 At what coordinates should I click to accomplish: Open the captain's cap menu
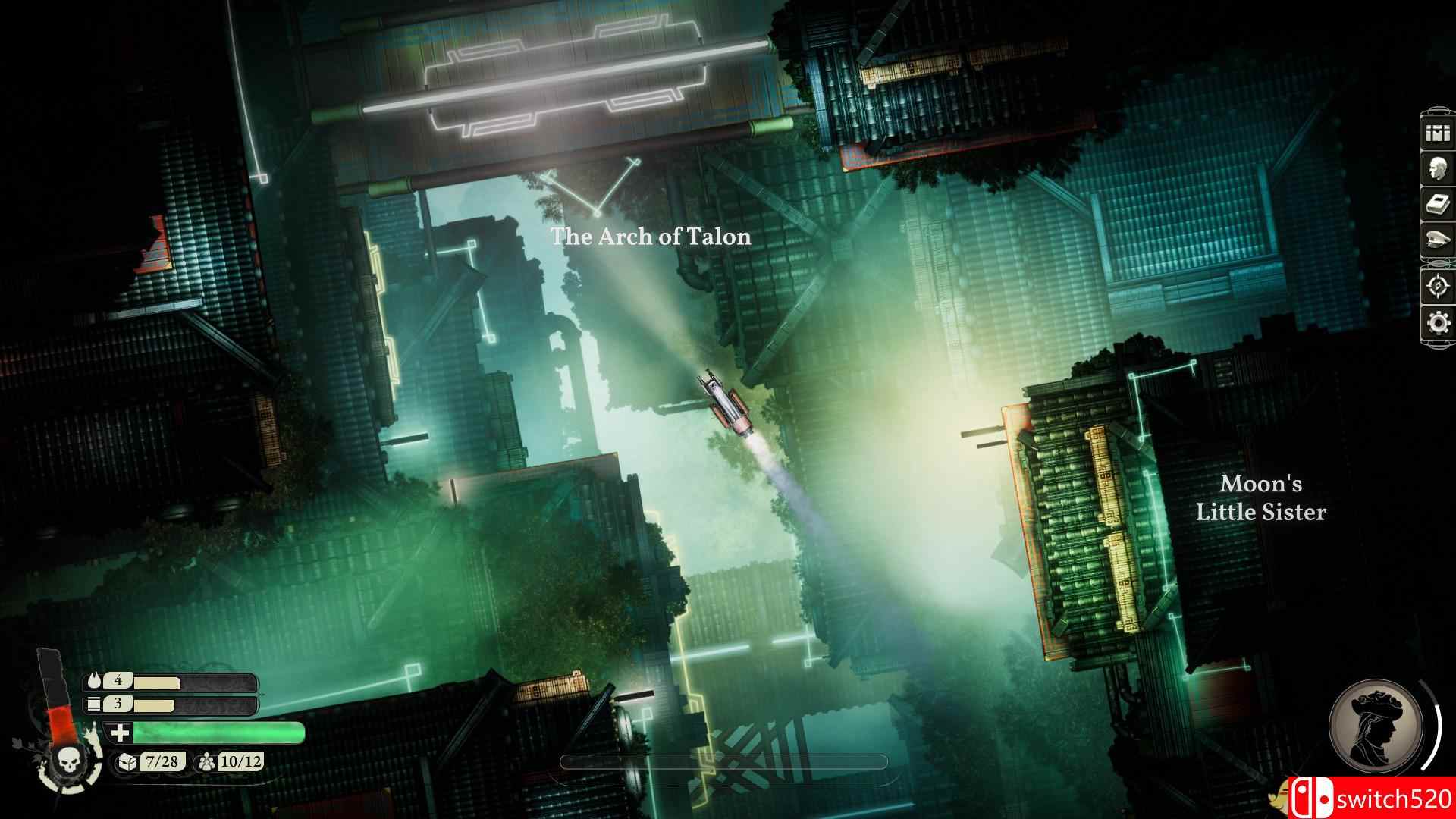tap(1436, 240)
